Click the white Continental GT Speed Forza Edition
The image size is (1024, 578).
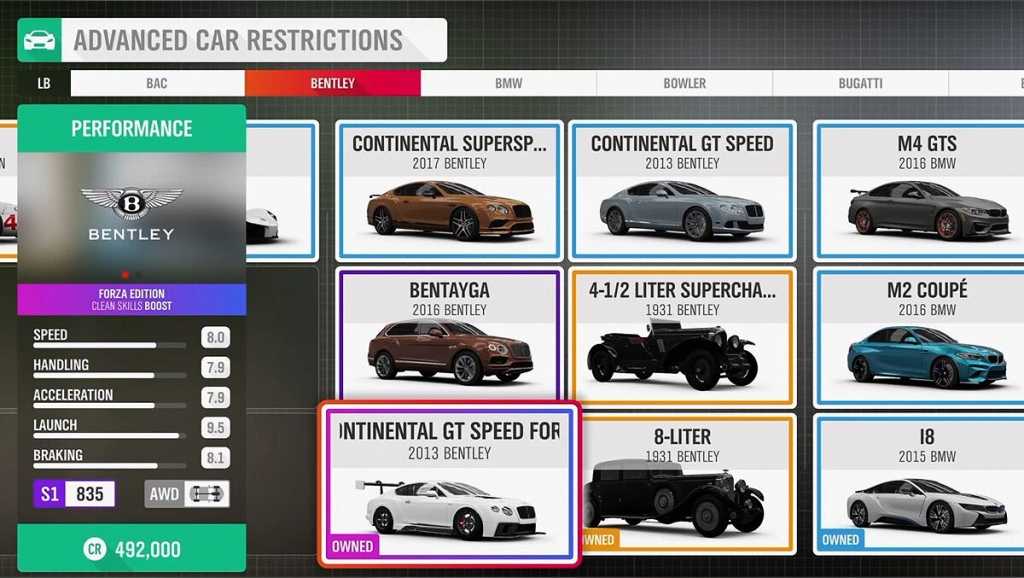tap(449, 484)
